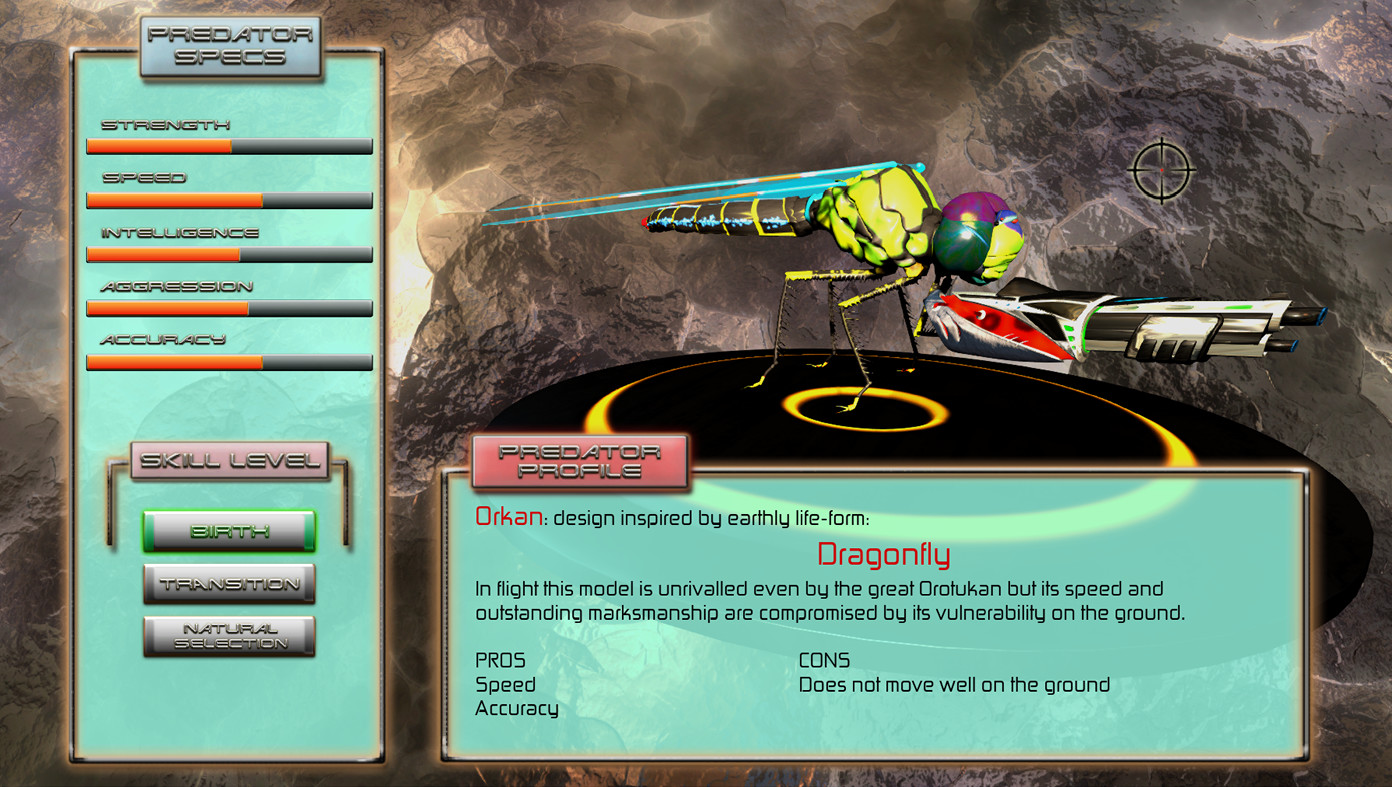Select the Natural Selection skill level
1392x787 pixels.
(229, 636)
